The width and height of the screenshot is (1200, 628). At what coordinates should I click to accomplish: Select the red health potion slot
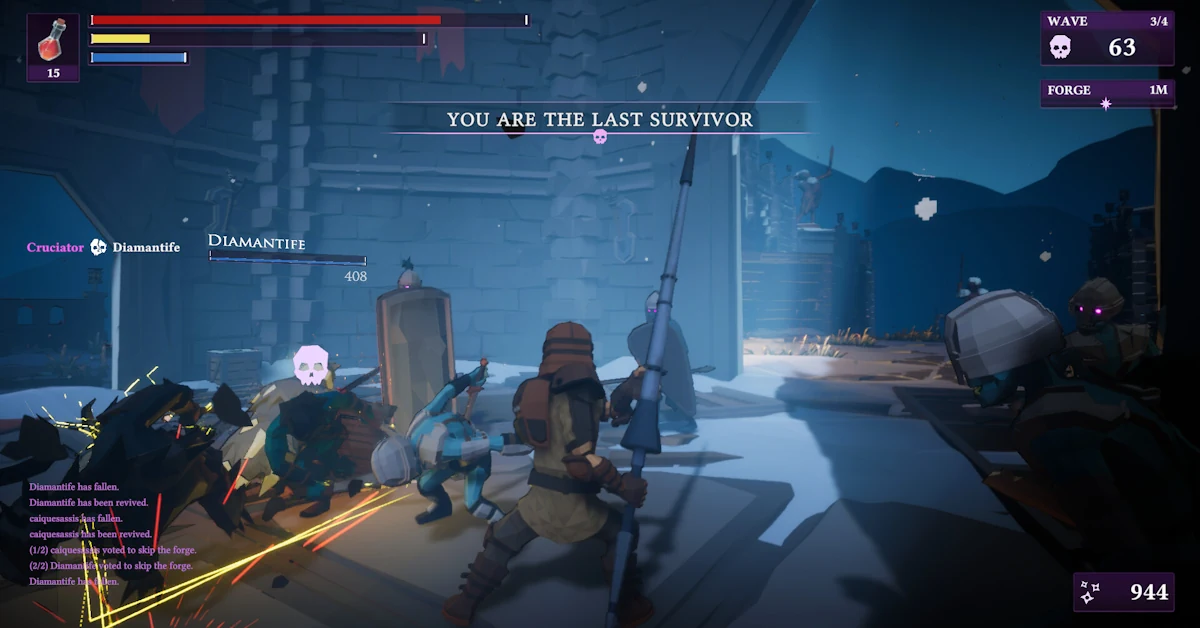53,47
